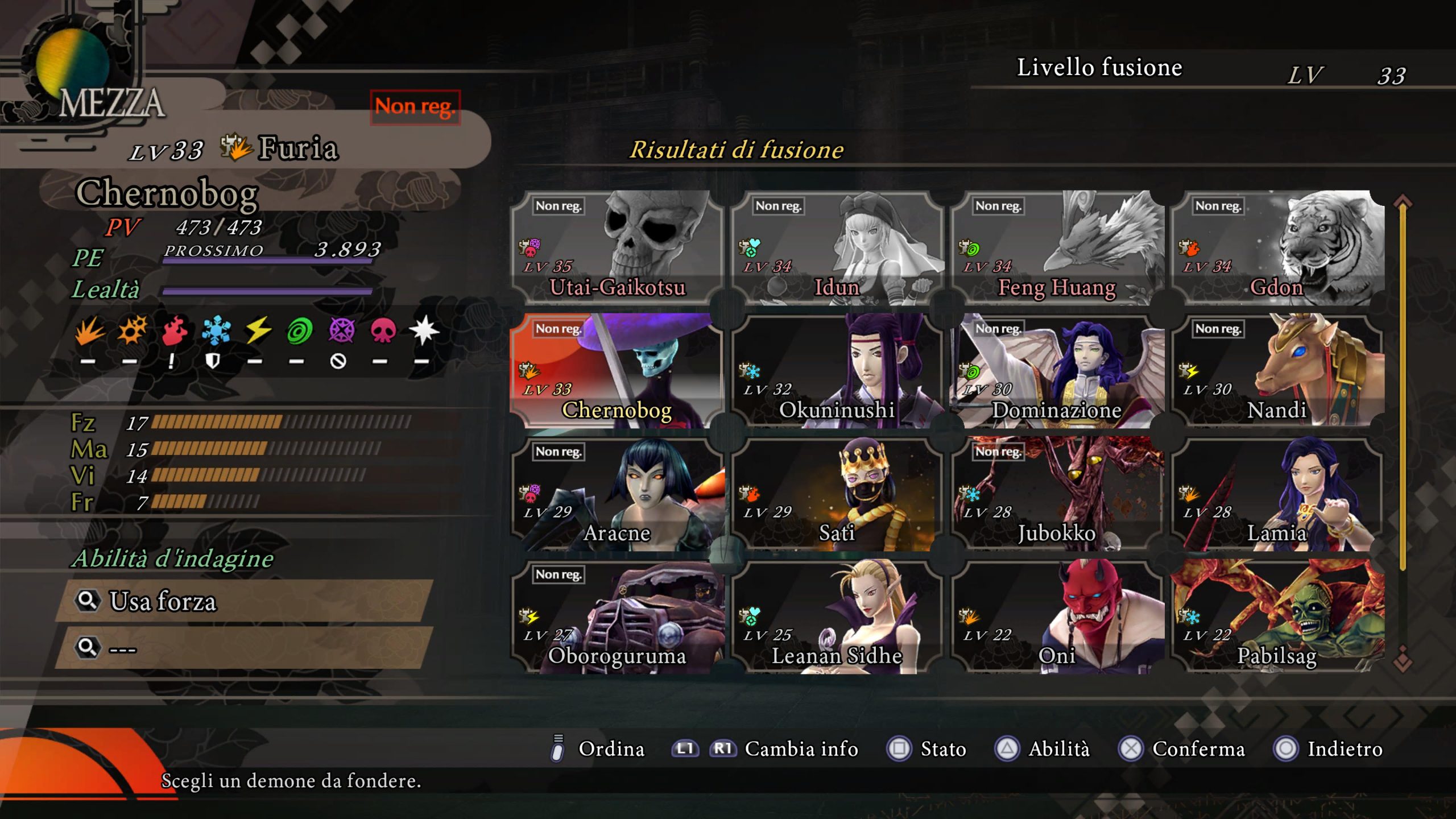Viewport: 1456px width, 819px height.
Task: Select the Jubokko tree demon
Action: click(x=1057, y=494)
